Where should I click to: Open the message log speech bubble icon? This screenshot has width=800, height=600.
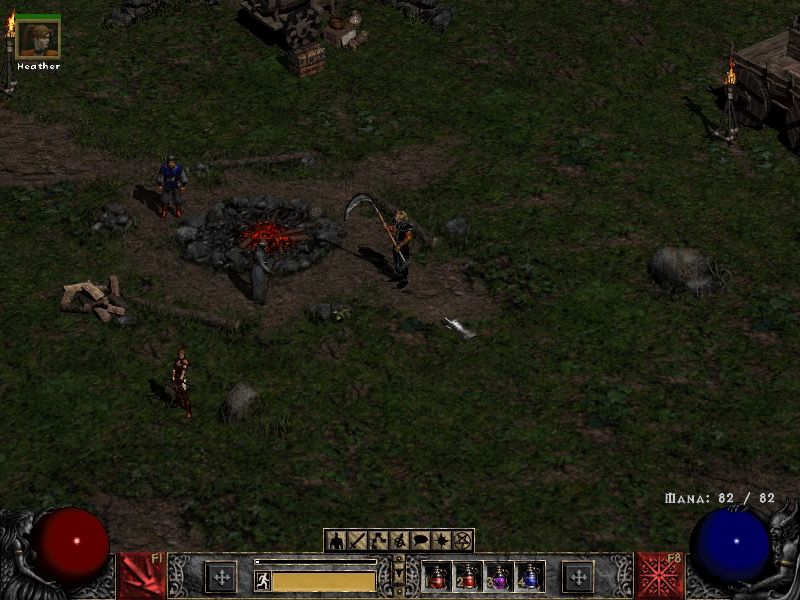pyautogui.click(x=420, y=541)
